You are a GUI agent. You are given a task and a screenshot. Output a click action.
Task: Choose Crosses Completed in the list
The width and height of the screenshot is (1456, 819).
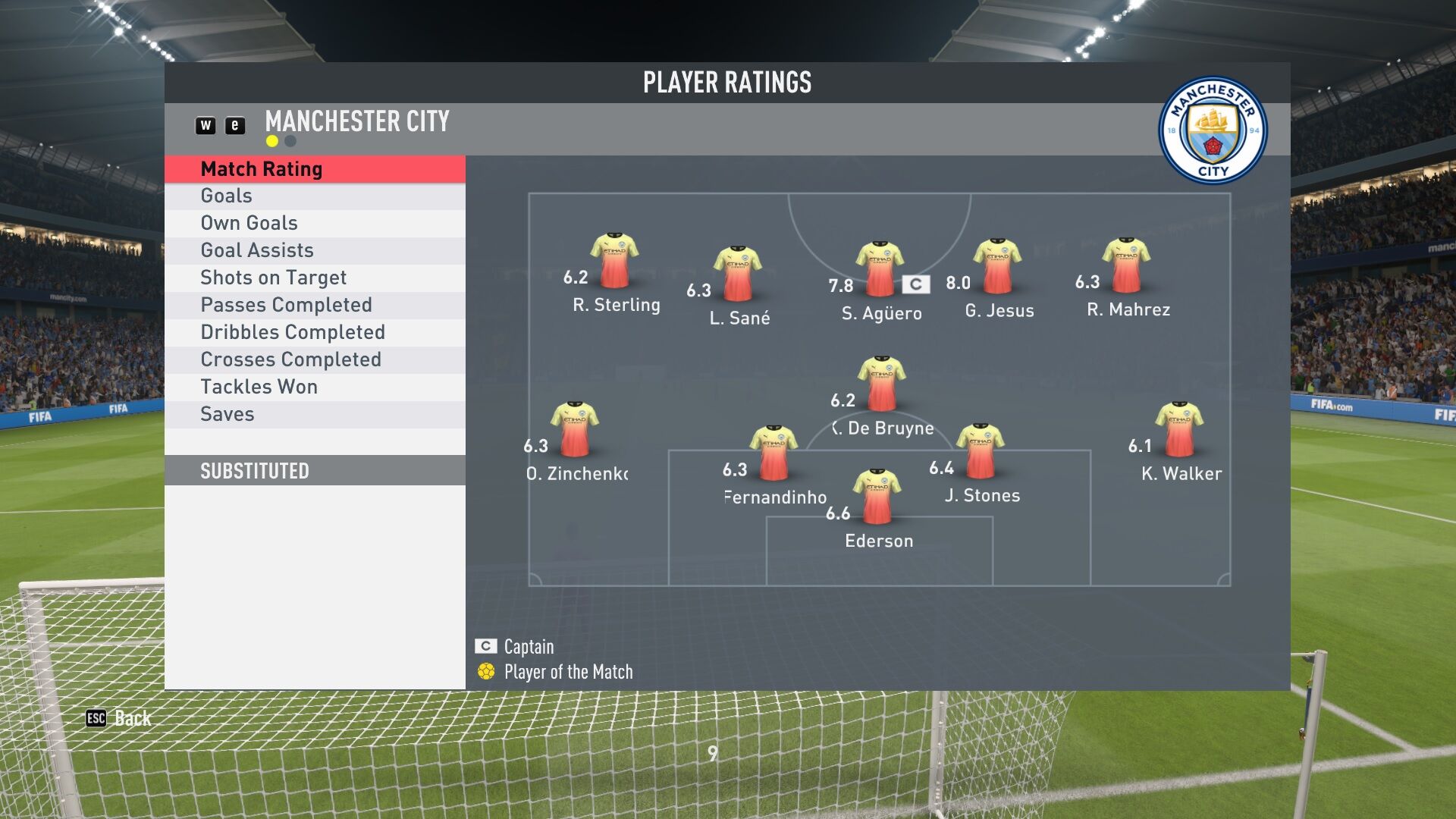314,360
